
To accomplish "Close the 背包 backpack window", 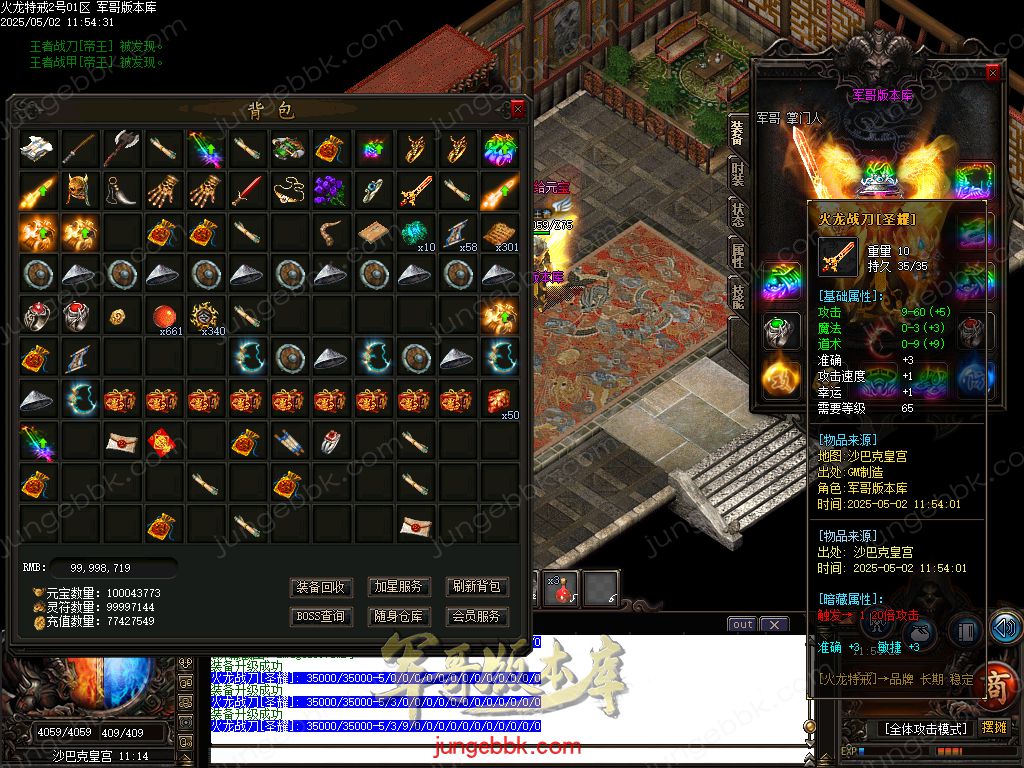I will pos(517,109).
